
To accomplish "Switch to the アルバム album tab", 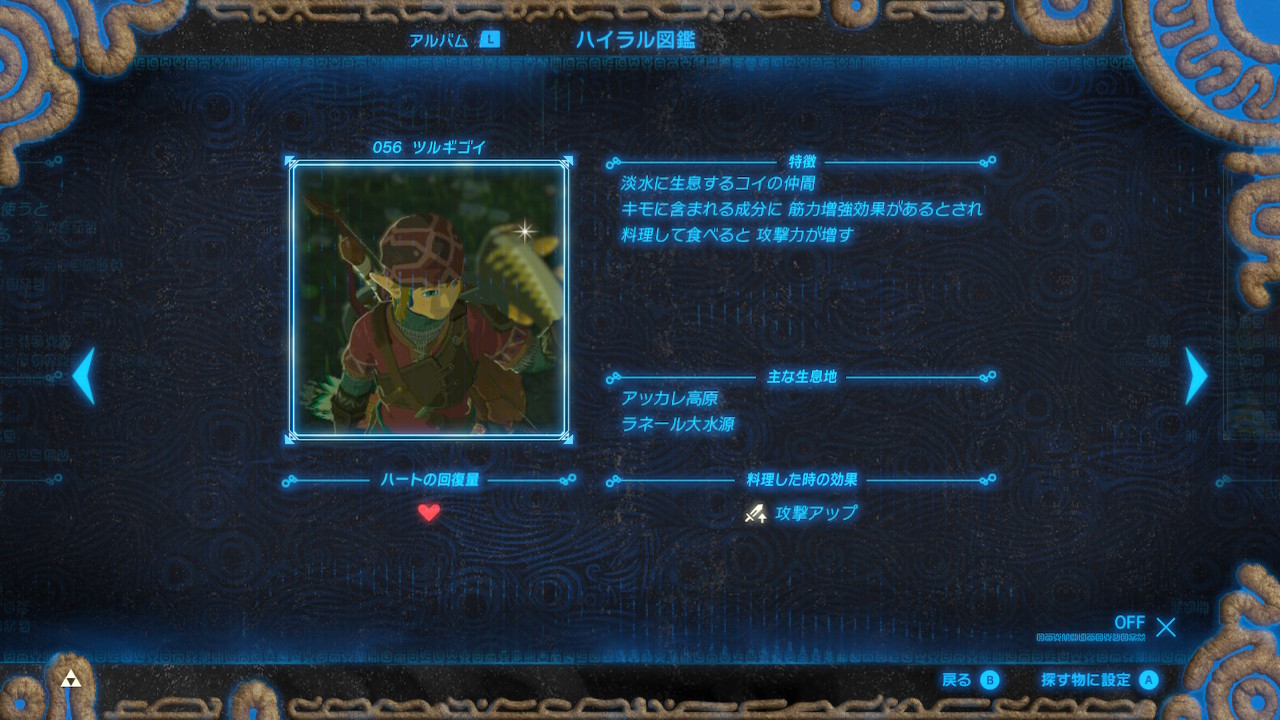I will pyautogui.click(x=453, y=40).
